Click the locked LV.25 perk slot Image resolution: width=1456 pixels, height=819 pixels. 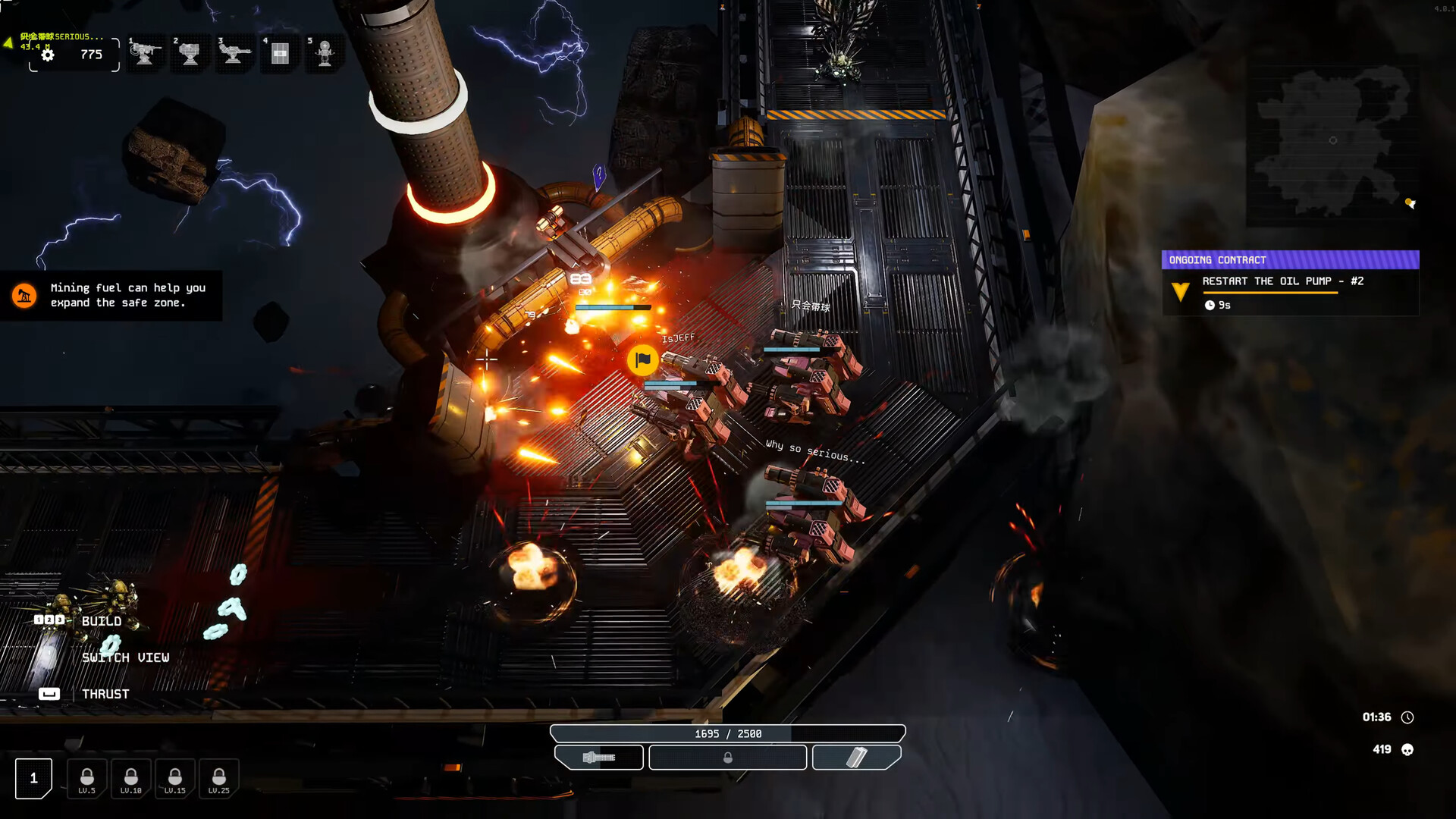coord(219,779)
